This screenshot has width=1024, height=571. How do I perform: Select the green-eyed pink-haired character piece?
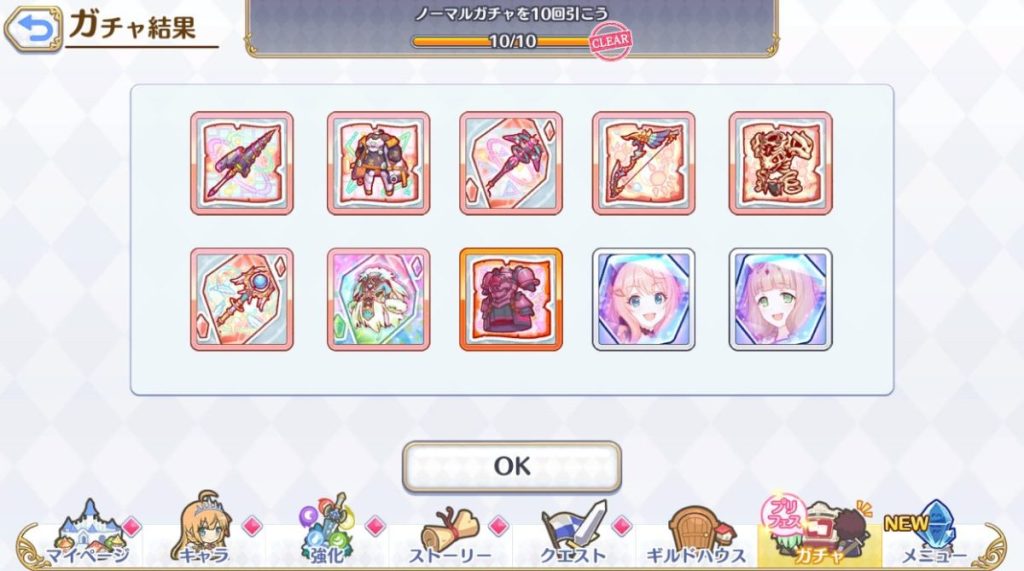click(x=780, y=299)
